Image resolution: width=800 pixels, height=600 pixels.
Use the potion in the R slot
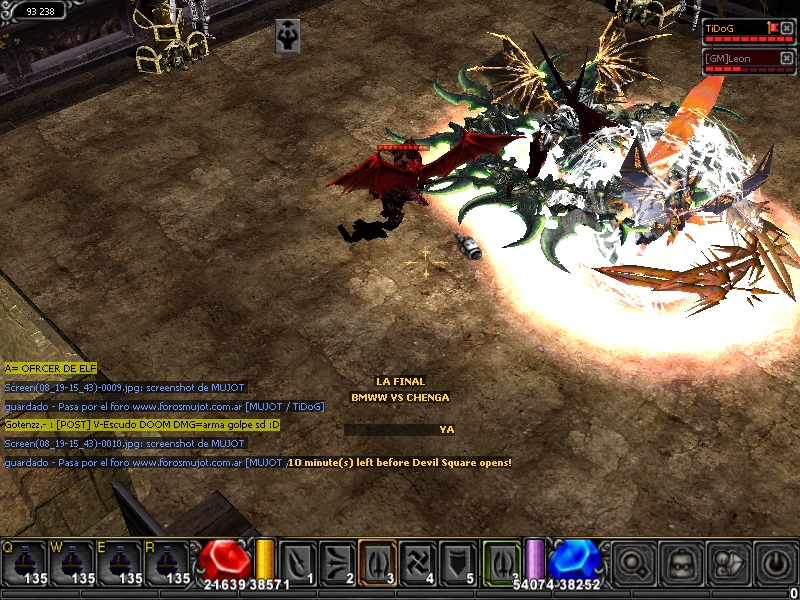pos(167,562)
